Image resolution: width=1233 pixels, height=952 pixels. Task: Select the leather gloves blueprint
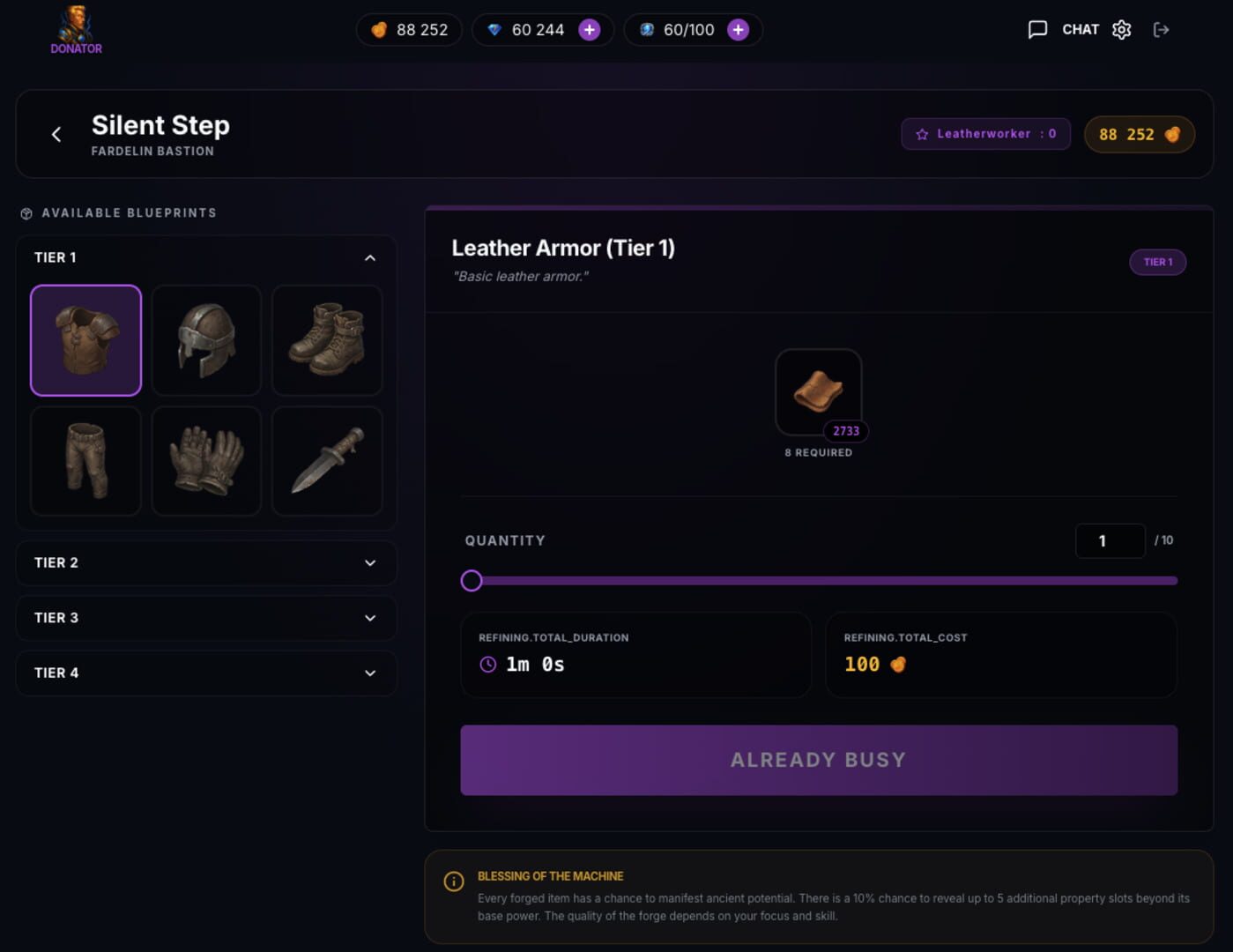pos(206,461)
